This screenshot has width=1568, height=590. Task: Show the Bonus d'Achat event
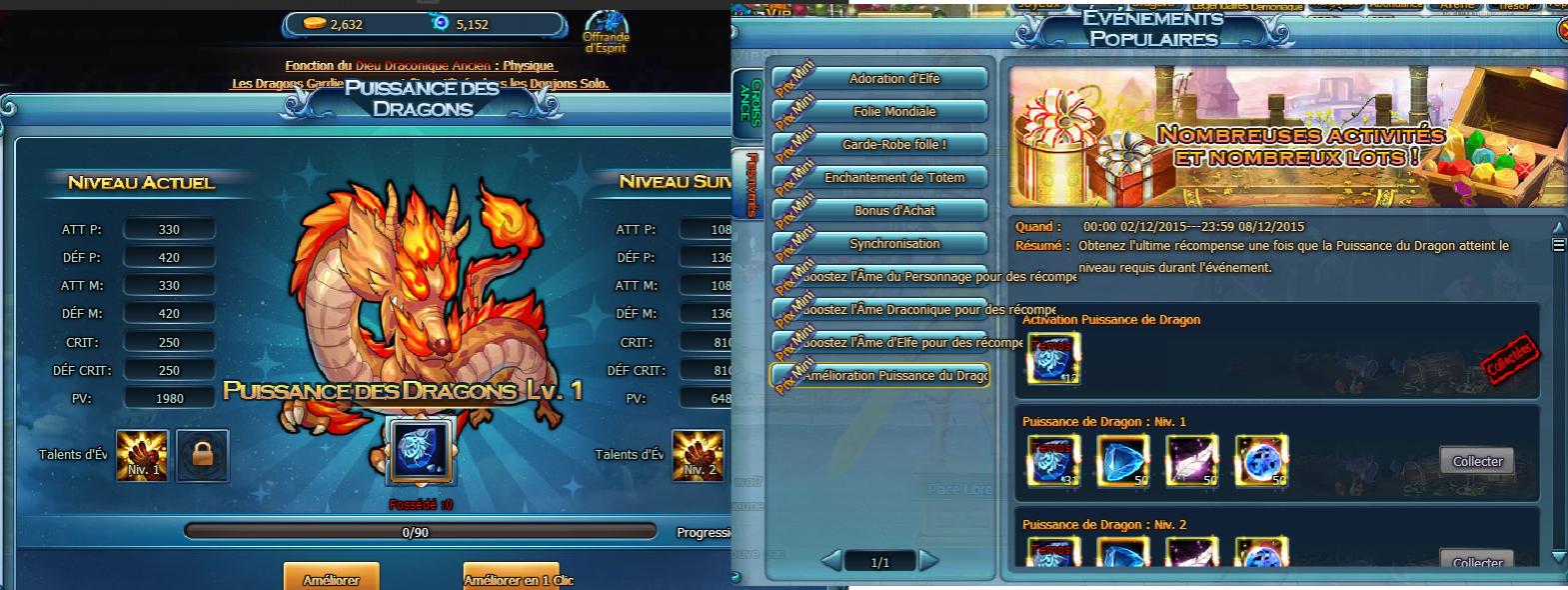(x=893, y=211)
